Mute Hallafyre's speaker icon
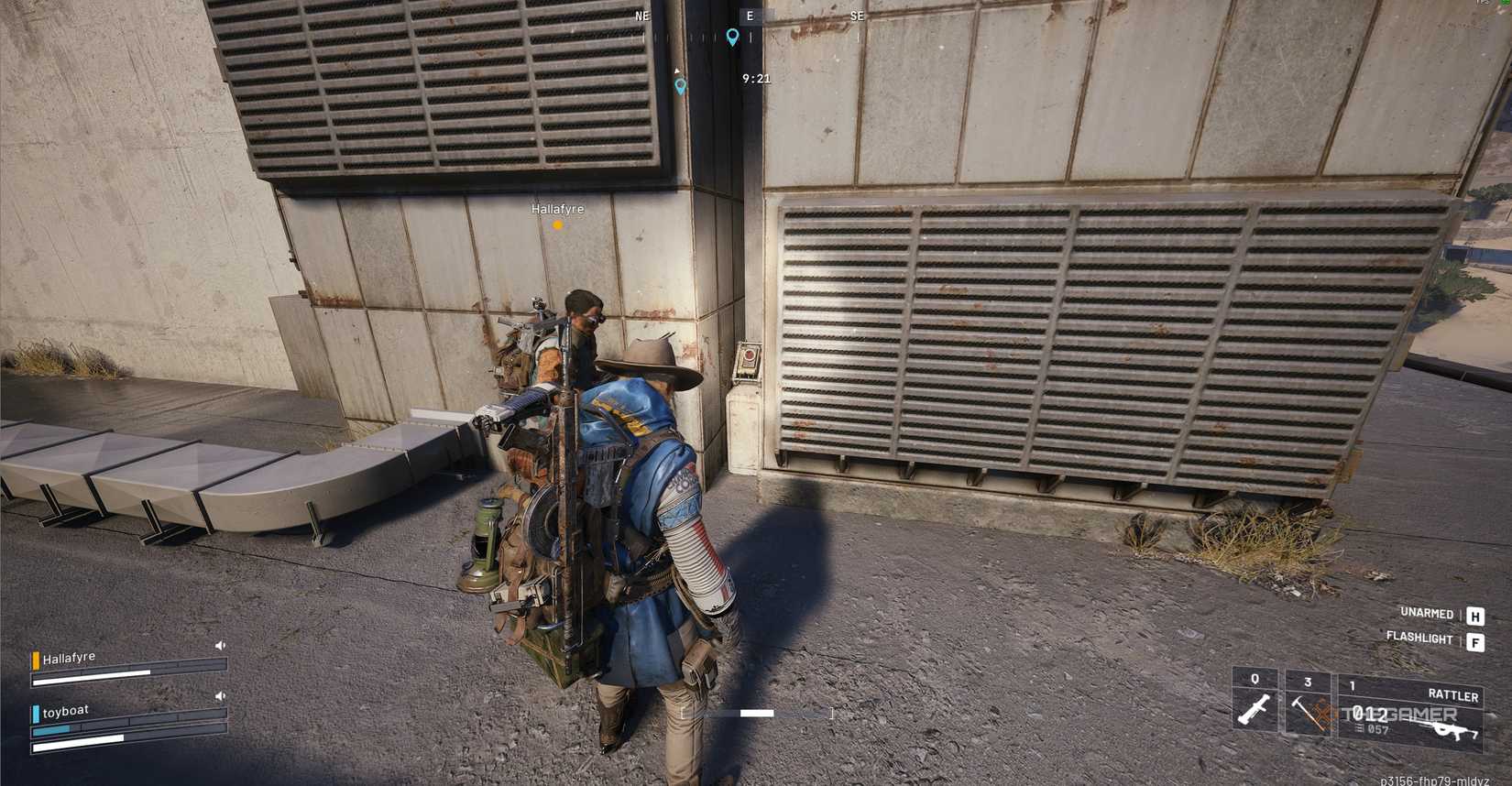 220,646
